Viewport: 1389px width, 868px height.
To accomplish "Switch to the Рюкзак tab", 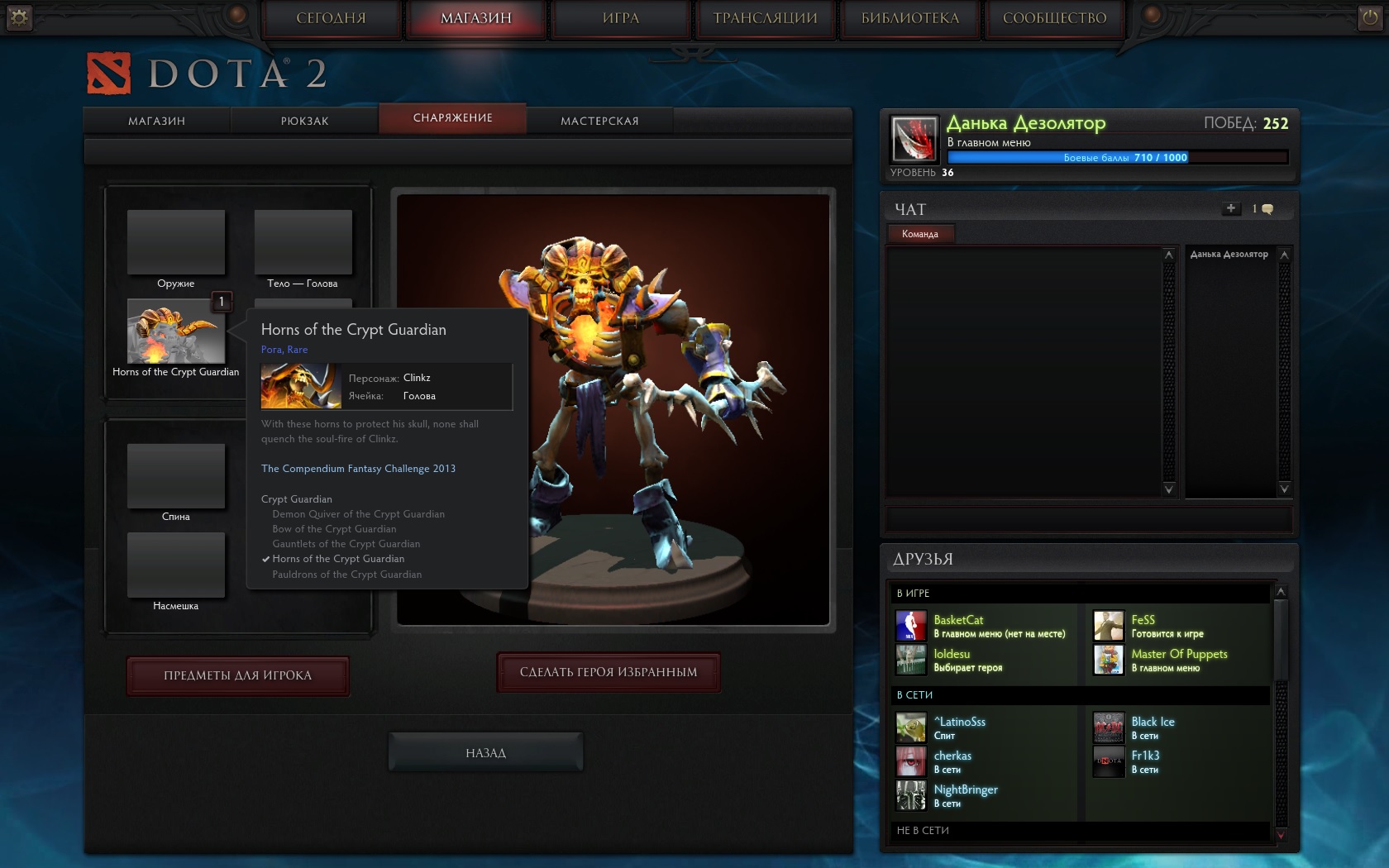I will [x=304, y=121].
